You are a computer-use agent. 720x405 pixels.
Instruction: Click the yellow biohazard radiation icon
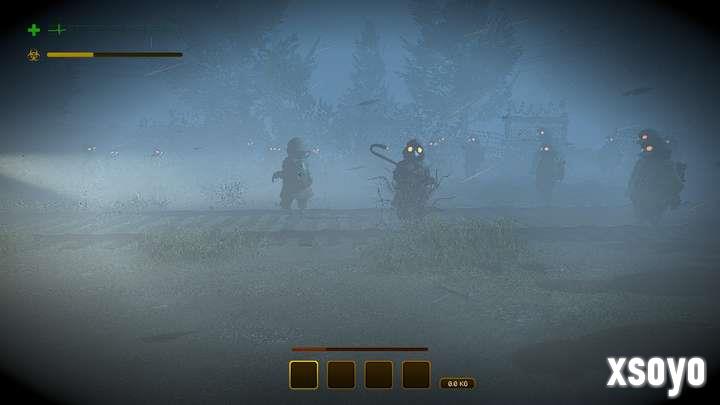coord(33,55)
